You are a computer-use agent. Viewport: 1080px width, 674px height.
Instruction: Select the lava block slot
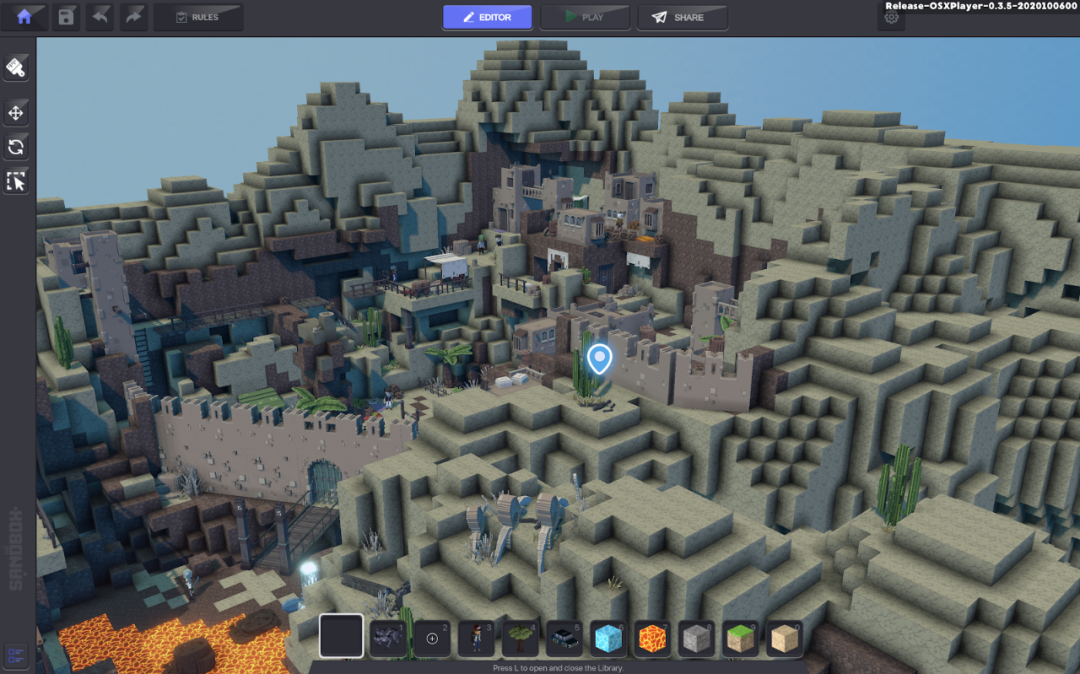click(652, 637)
